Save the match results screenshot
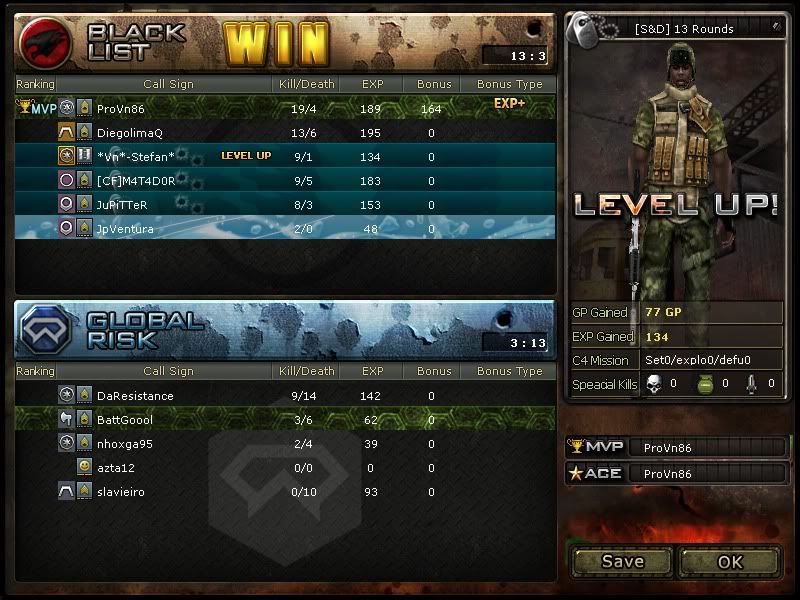 [x=622, y=561]
